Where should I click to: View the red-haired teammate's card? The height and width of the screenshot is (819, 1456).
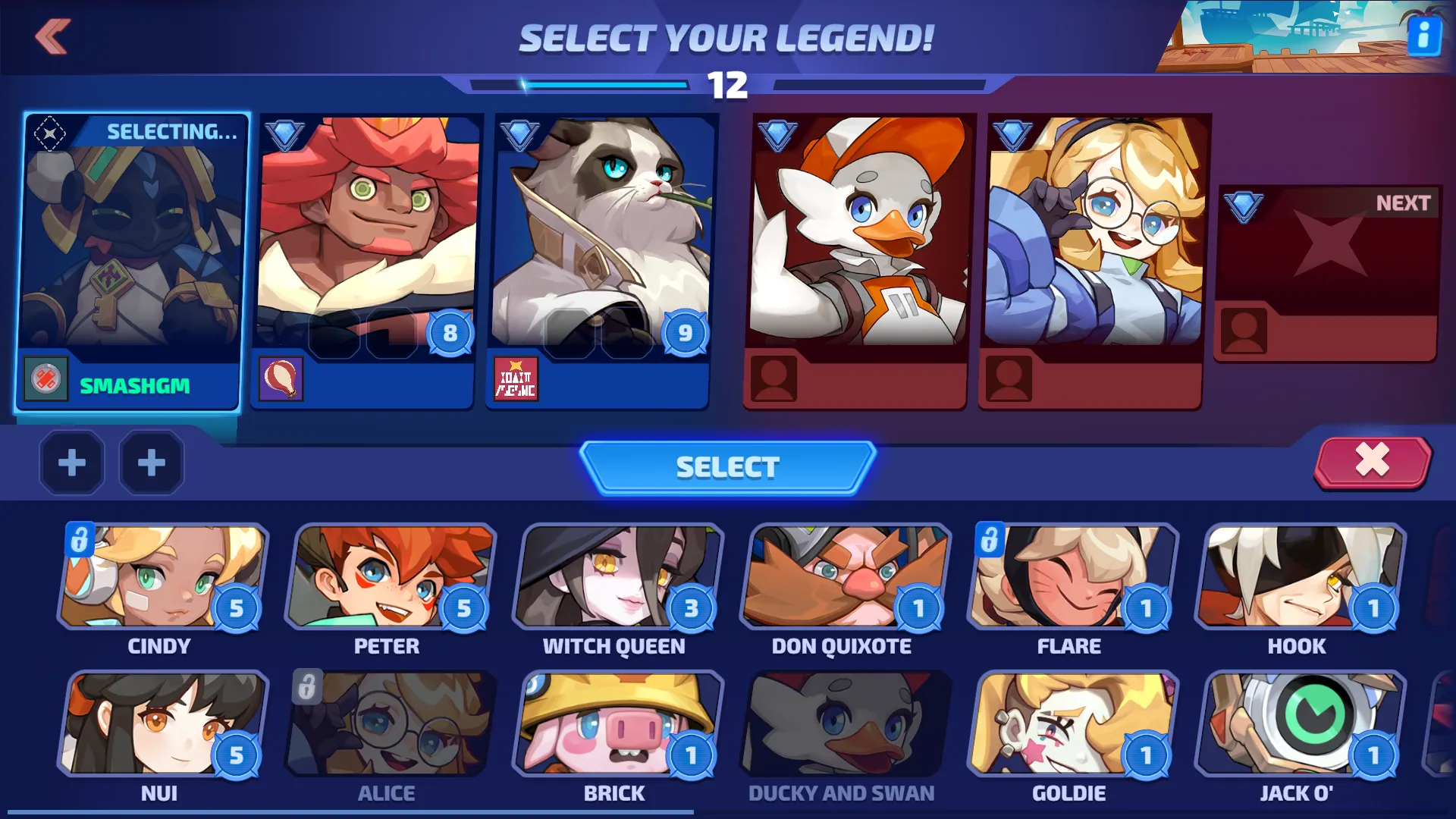[367, 262]
